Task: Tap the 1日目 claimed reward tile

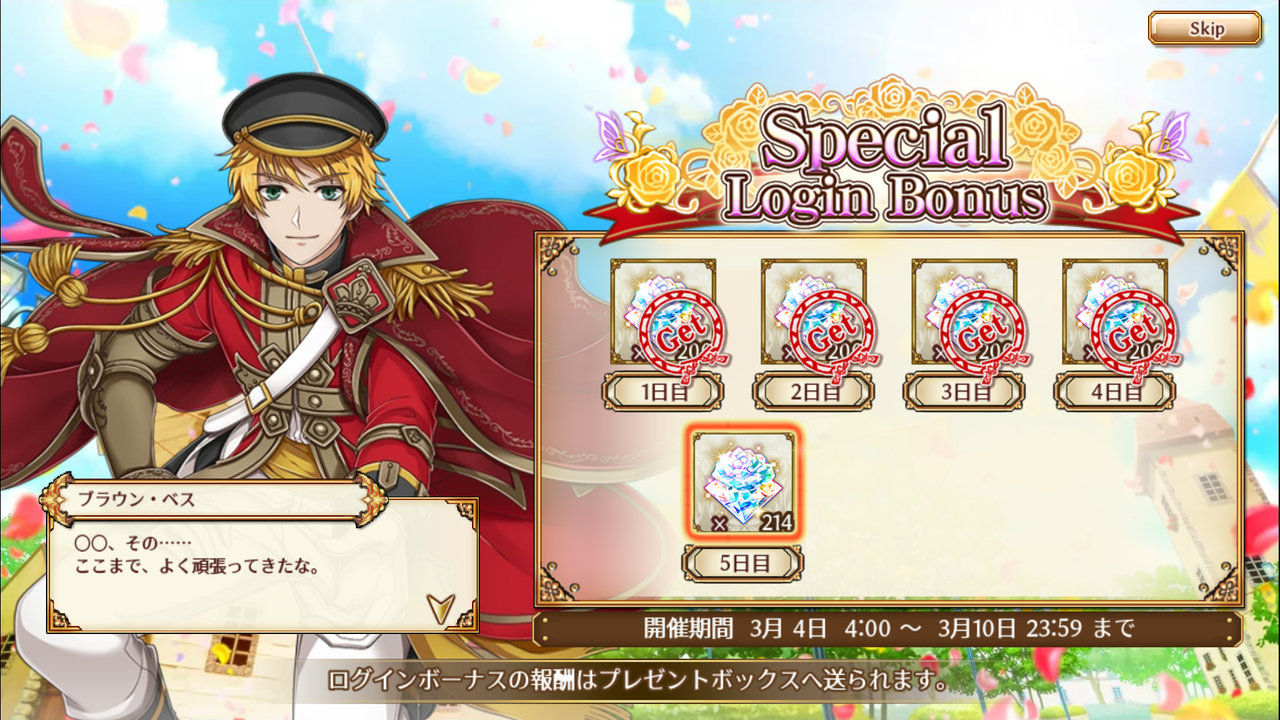Action: 663,312
